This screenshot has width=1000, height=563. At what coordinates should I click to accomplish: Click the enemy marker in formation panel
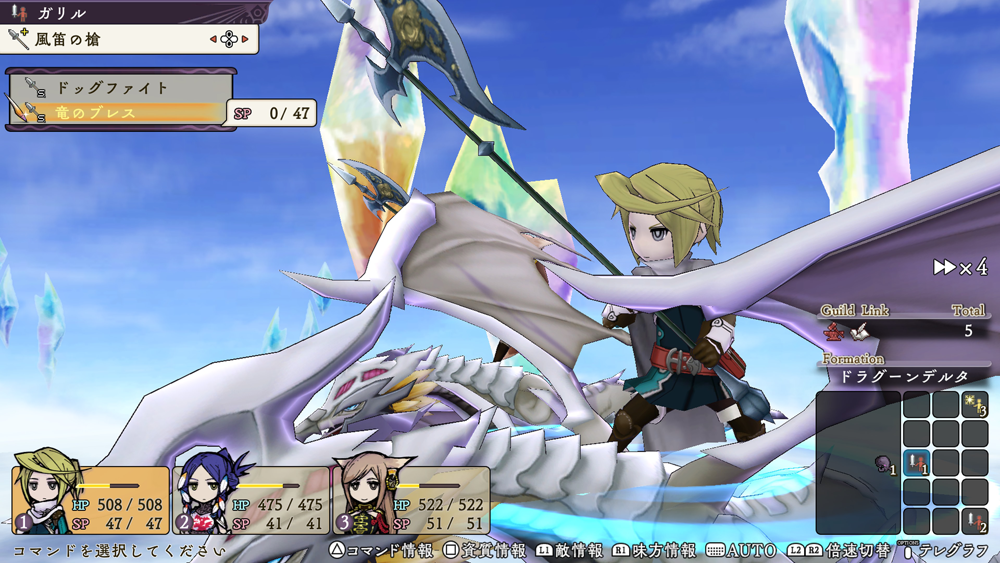(884, 463)
